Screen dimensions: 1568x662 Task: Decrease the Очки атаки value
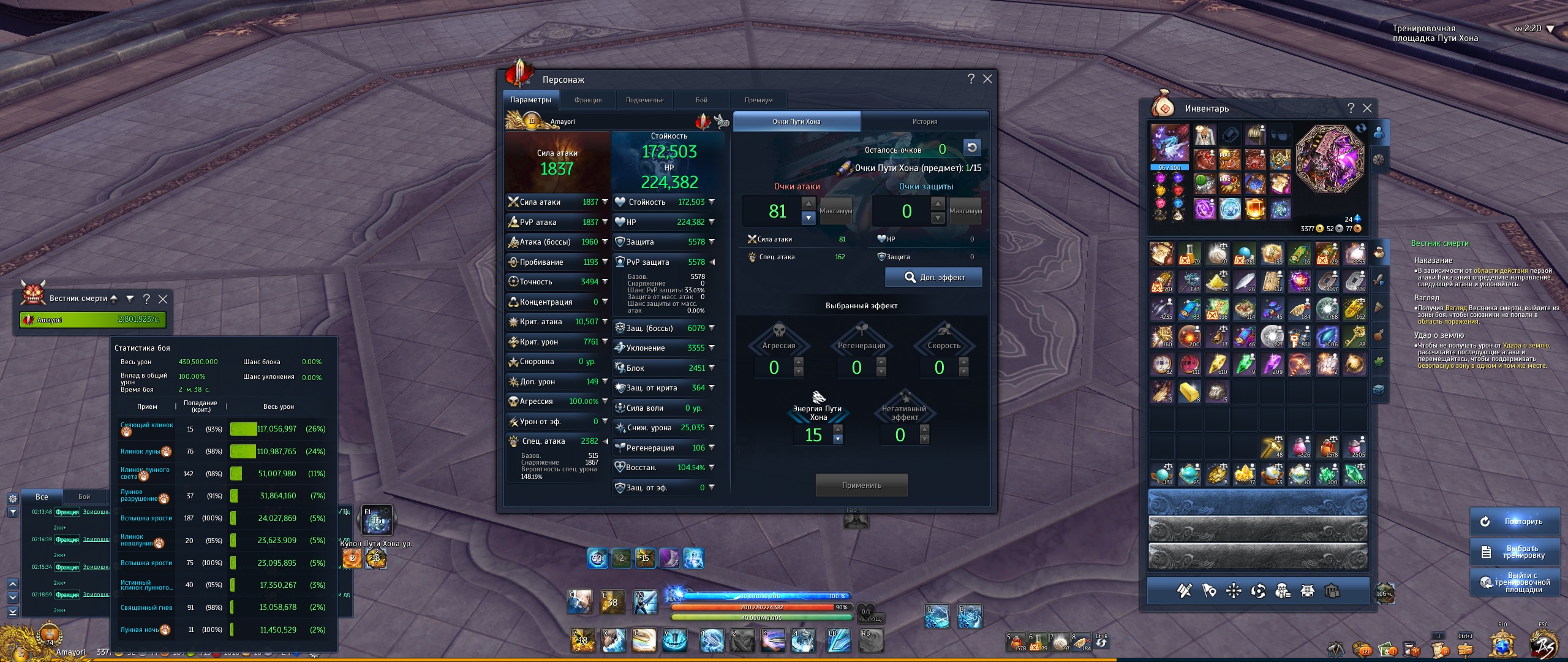point(809,218)
